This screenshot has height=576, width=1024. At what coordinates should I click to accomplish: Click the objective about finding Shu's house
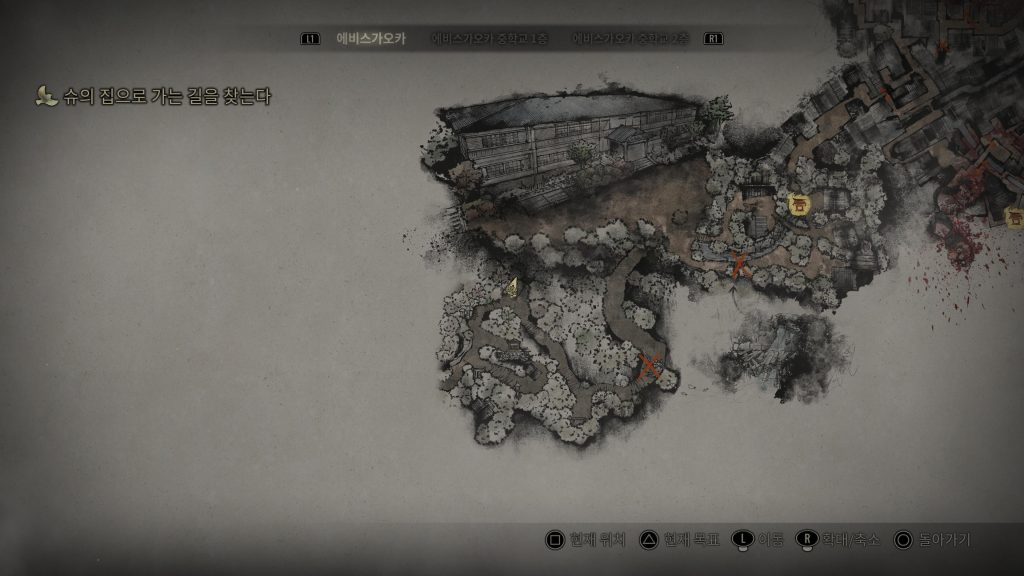(165, 97)
